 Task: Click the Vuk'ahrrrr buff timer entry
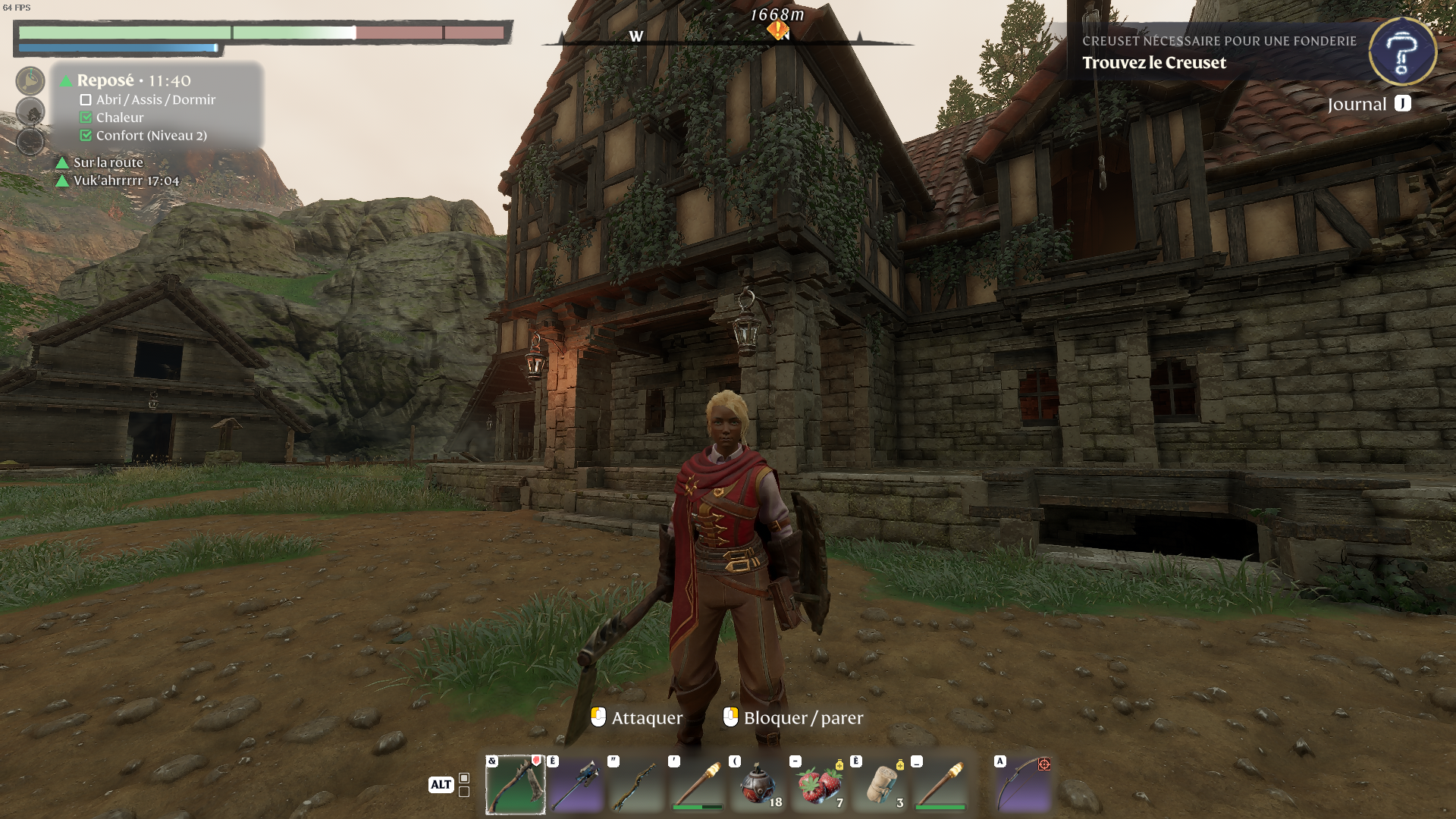click(x=126, y=180)
